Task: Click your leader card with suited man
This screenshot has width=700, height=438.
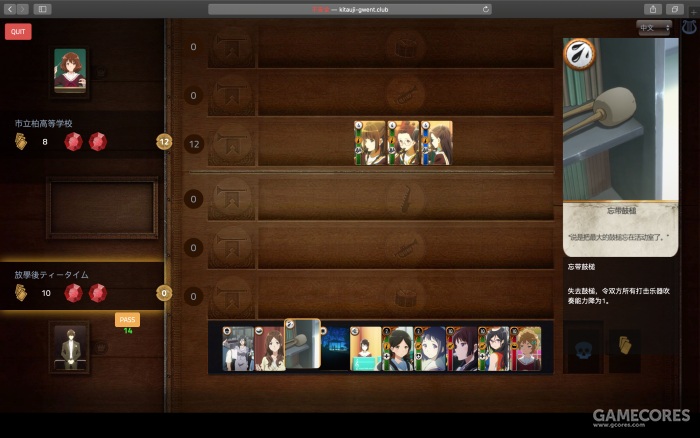Action: [x=70, y=347]
